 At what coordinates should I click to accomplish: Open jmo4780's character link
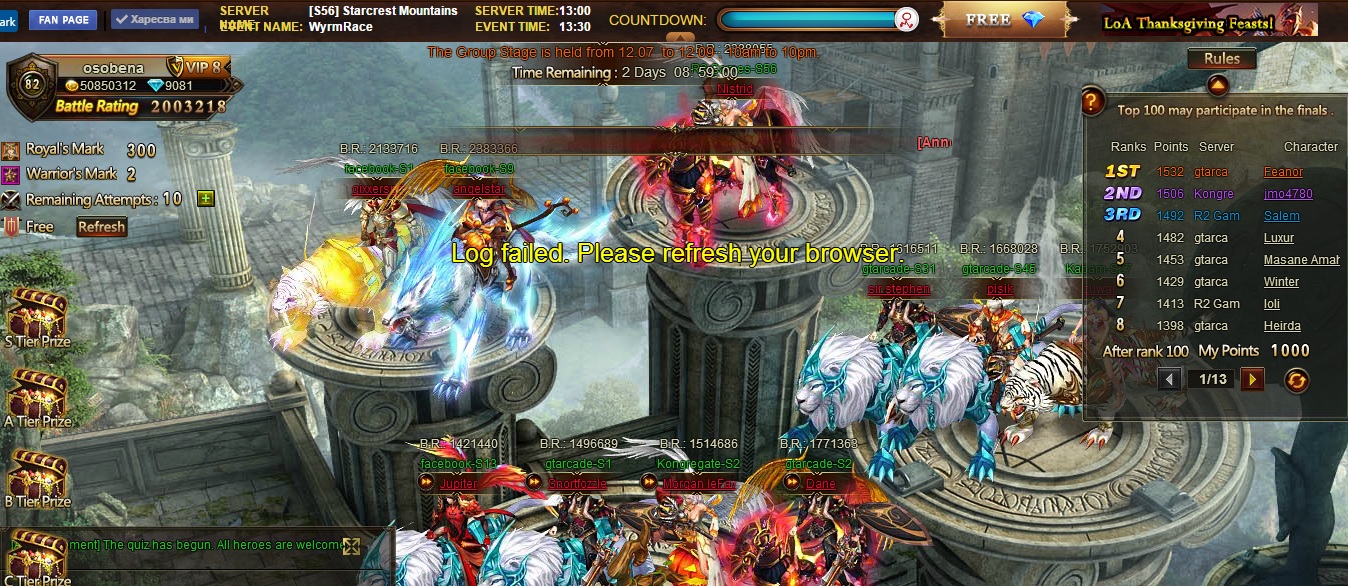click(1288, 194)
